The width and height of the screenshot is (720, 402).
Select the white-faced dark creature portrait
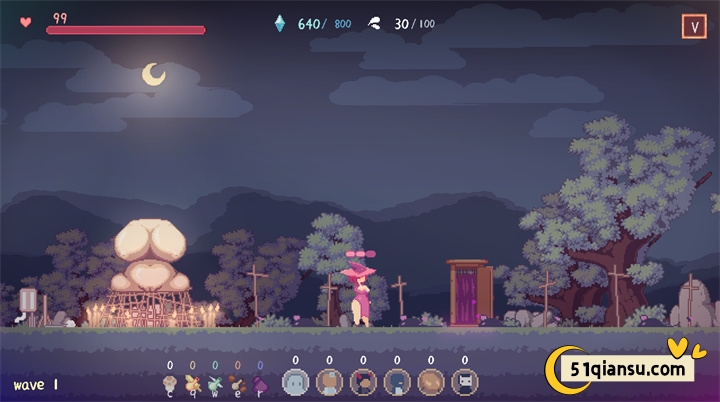click(x=465, y=381)
